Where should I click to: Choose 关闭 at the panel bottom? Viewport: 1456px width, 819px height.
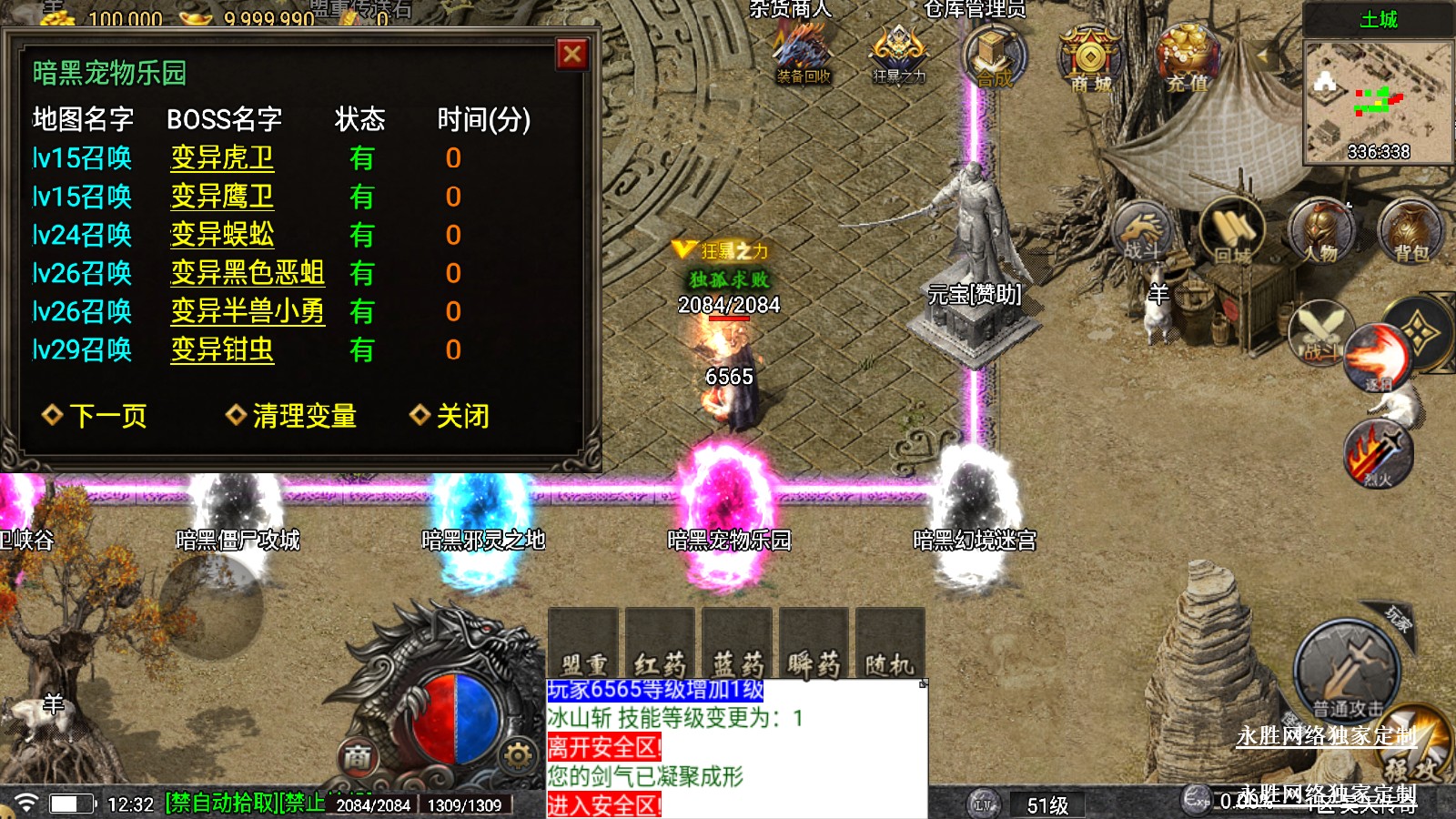(x=450, y=416)
